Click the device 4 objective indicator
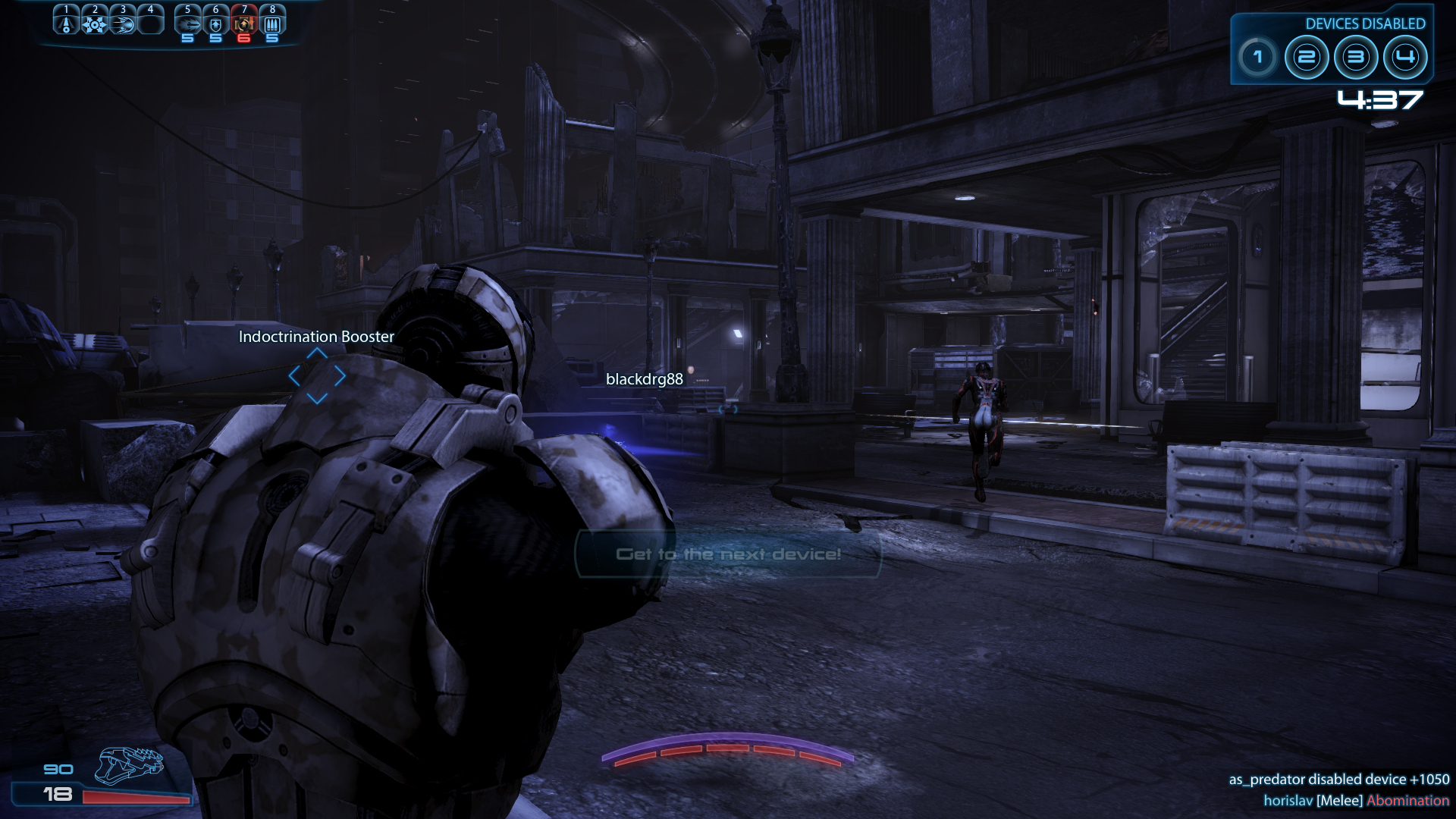The image size is (1456, 819). pos(1405,57)
